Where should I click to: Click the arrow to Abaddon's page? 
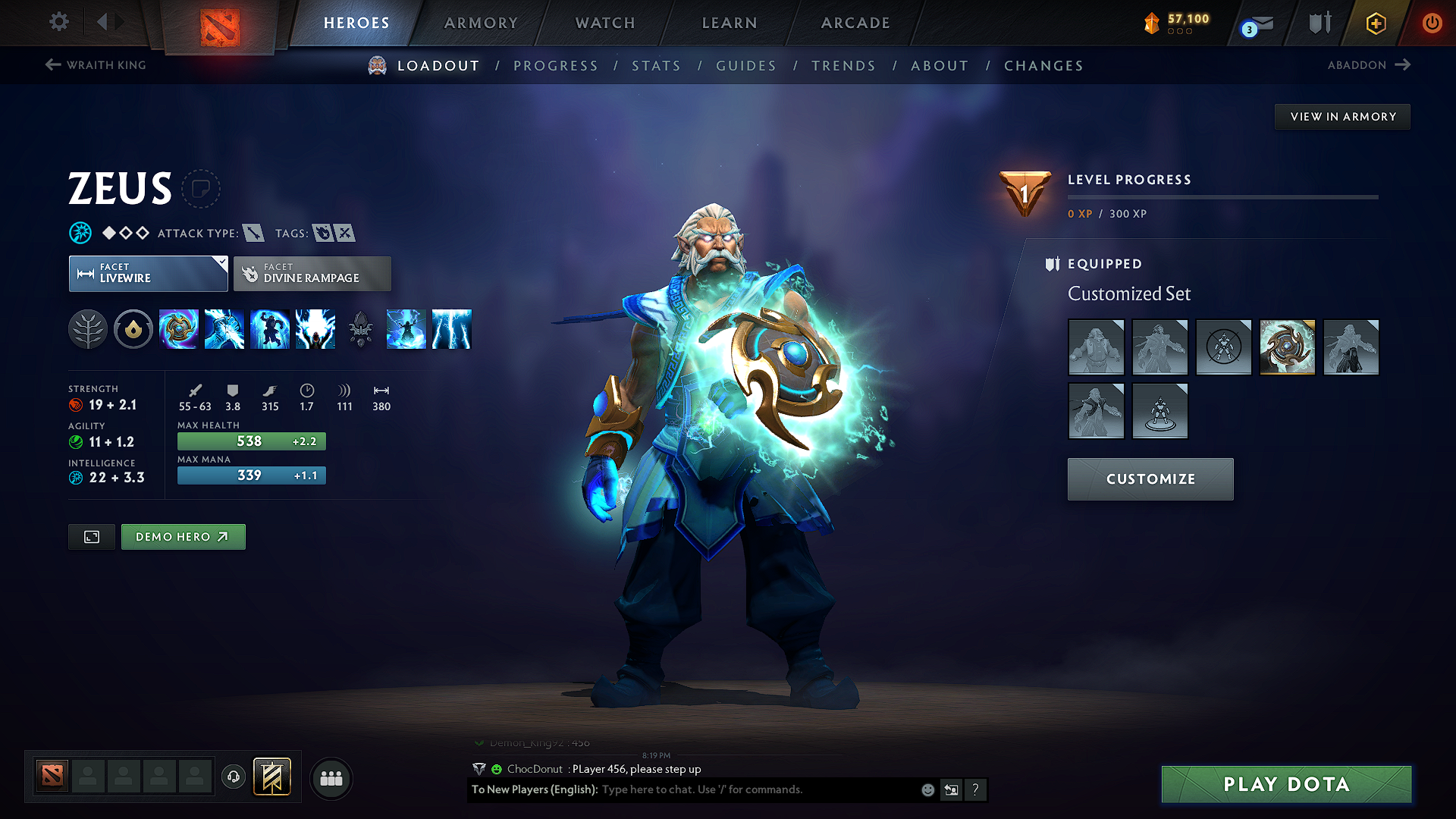[x=1401, y=64]
